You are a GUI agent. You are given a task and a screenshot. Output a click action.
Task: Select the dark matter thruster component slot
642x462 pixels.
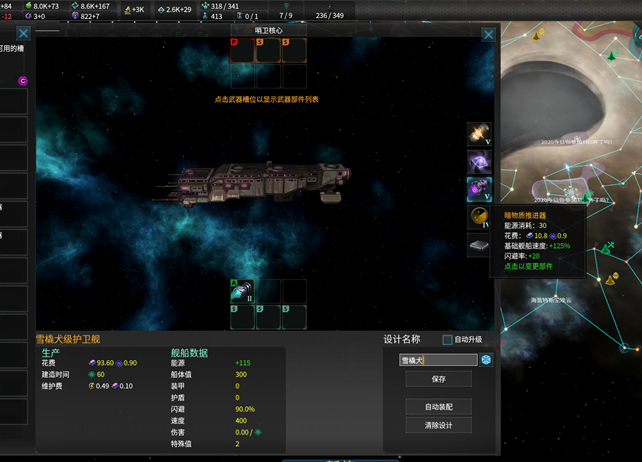coord(479,188)
